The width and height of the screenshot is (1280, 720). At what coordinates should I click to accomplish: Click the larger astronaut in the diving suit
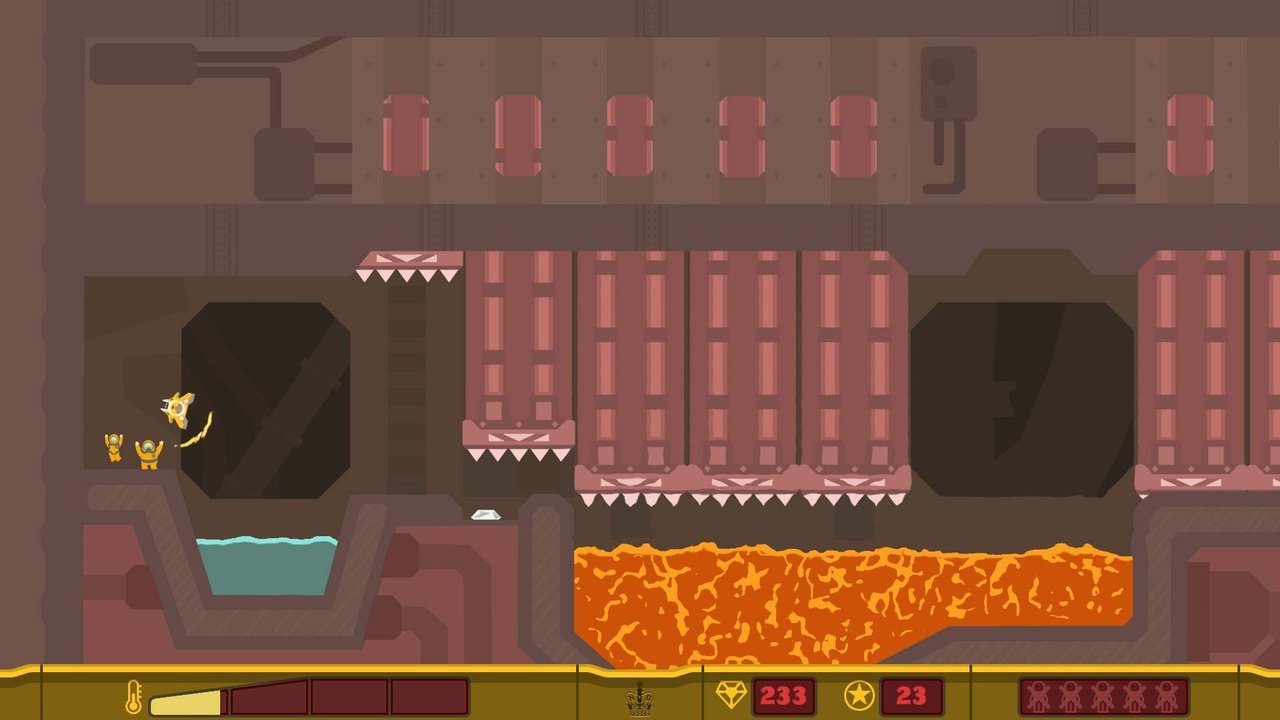tap(148, 455)
